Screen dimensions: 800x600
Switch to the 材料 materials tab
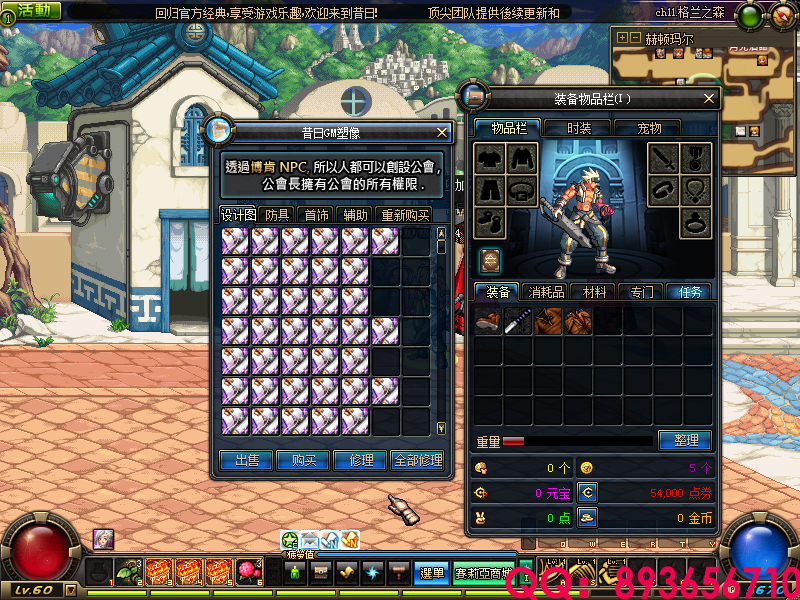594,292
